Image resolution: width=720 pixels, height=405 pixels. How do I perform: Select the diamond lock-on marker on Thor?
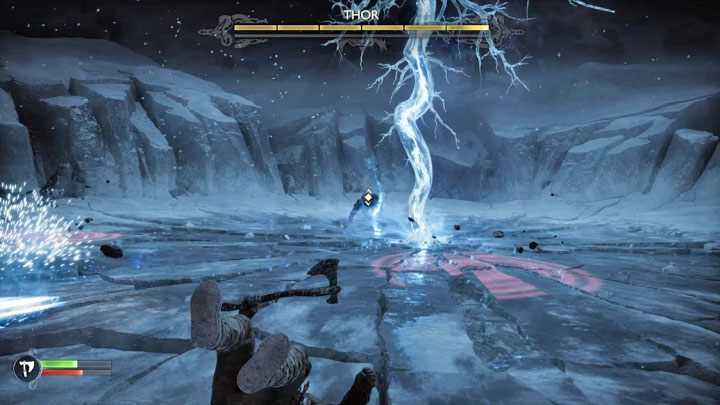tap(369, 198)
